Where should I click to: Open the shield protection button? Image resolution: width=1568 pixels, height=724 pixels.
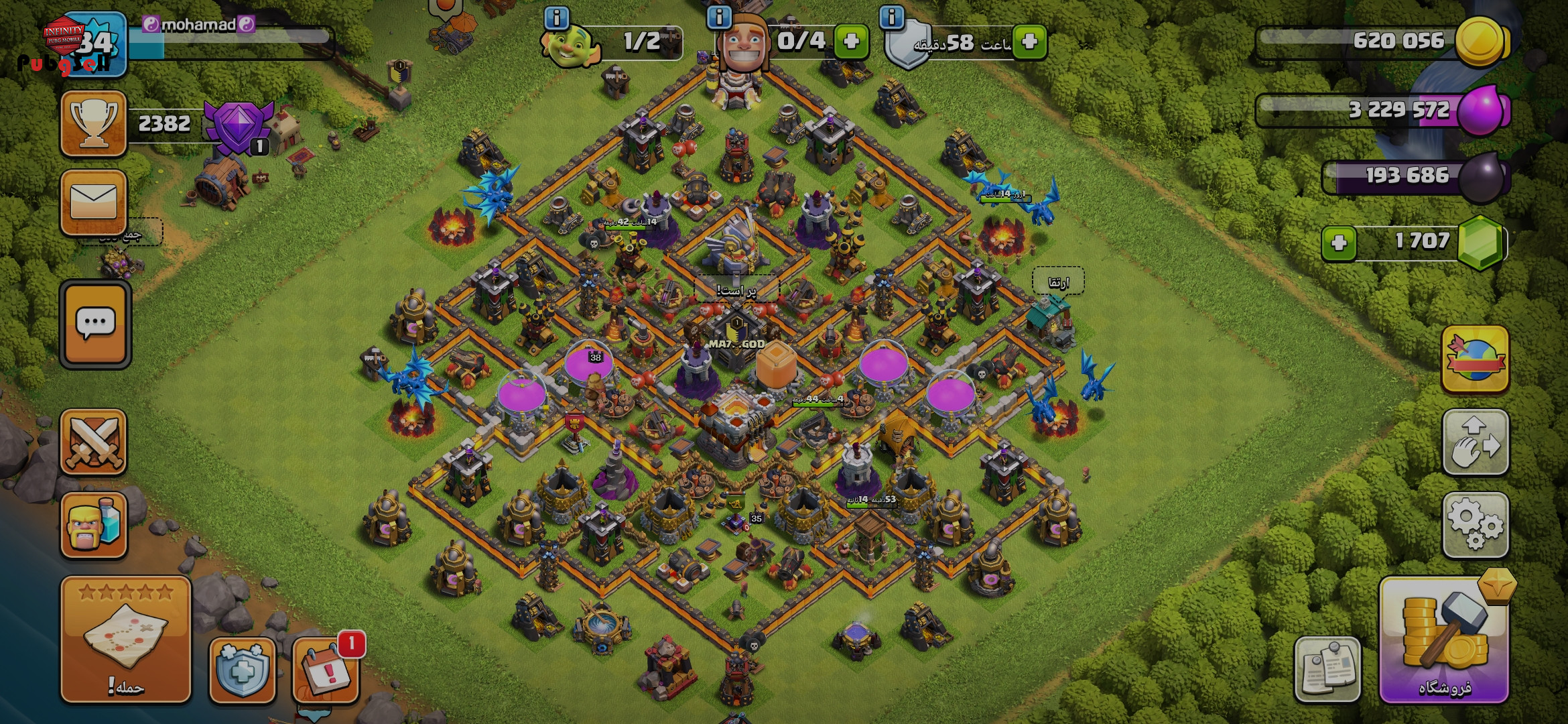[x=242, y=670]
